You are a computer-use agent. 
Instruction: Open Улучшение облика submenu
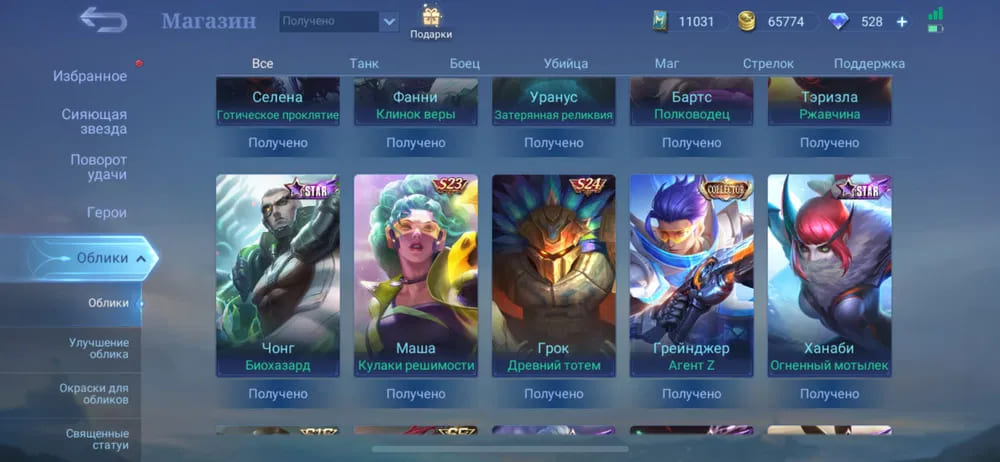[99, 348]
